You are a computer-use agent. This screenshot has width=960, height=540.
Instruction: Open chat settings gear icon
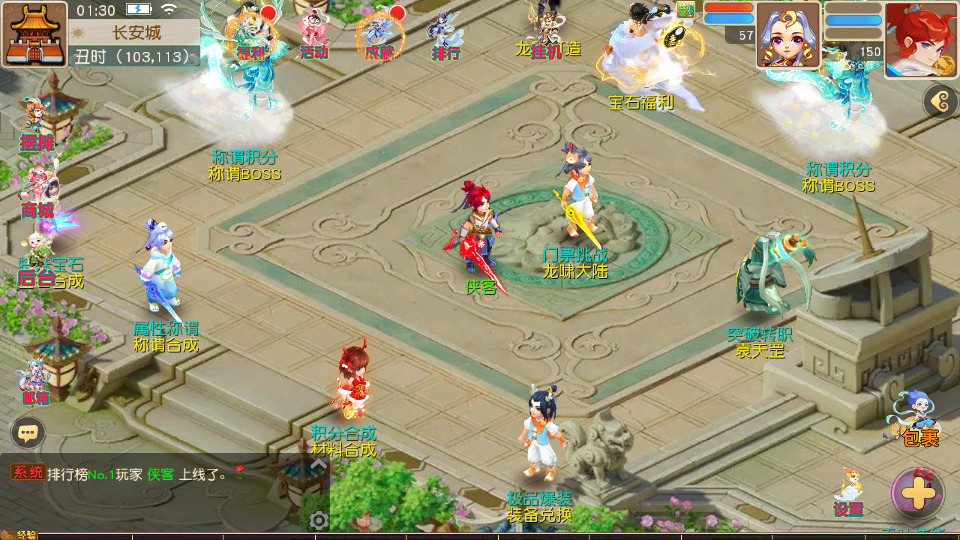319,520
